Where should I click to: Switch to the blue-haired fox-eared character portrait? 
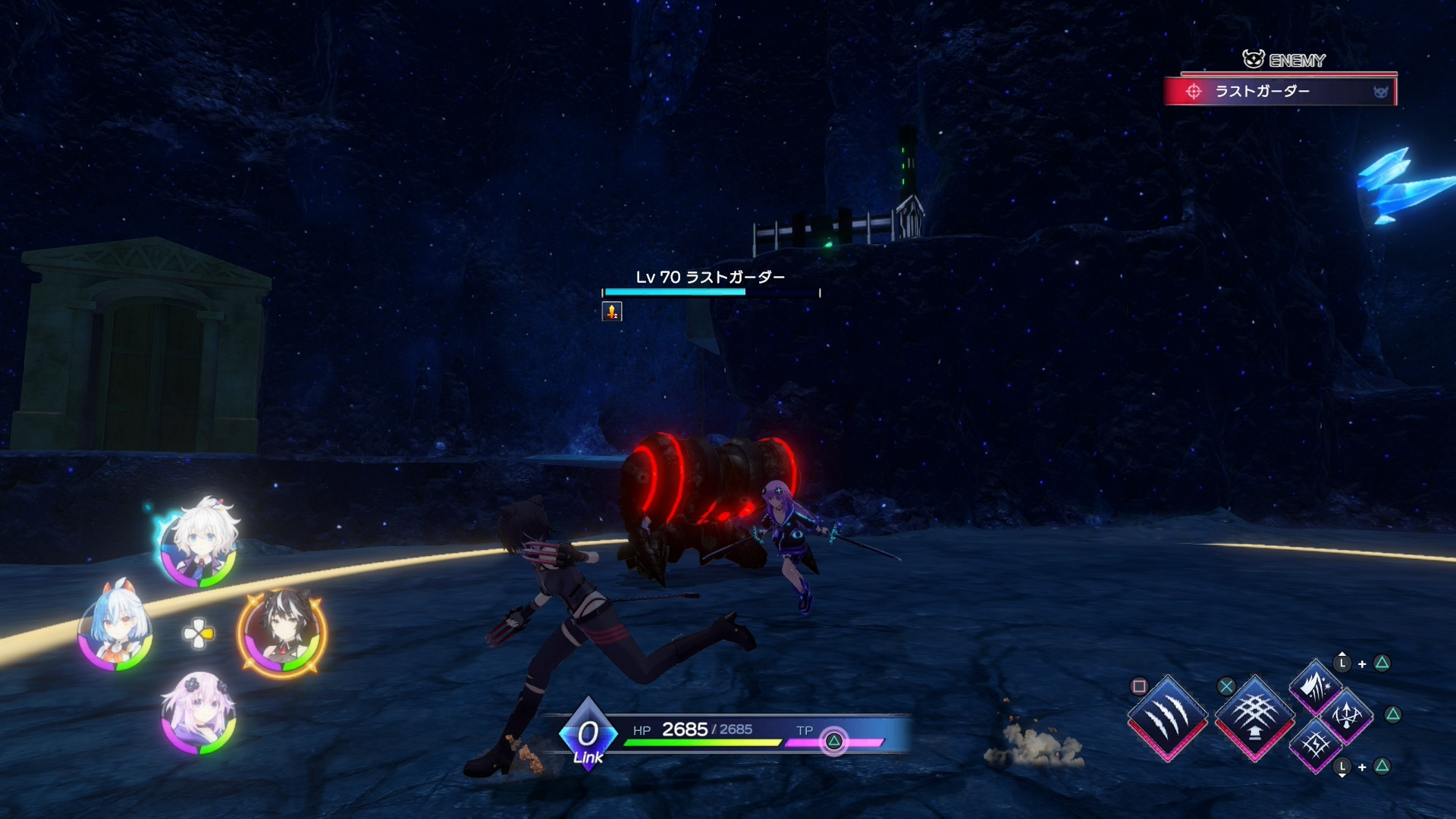click(x=115, y=629)
